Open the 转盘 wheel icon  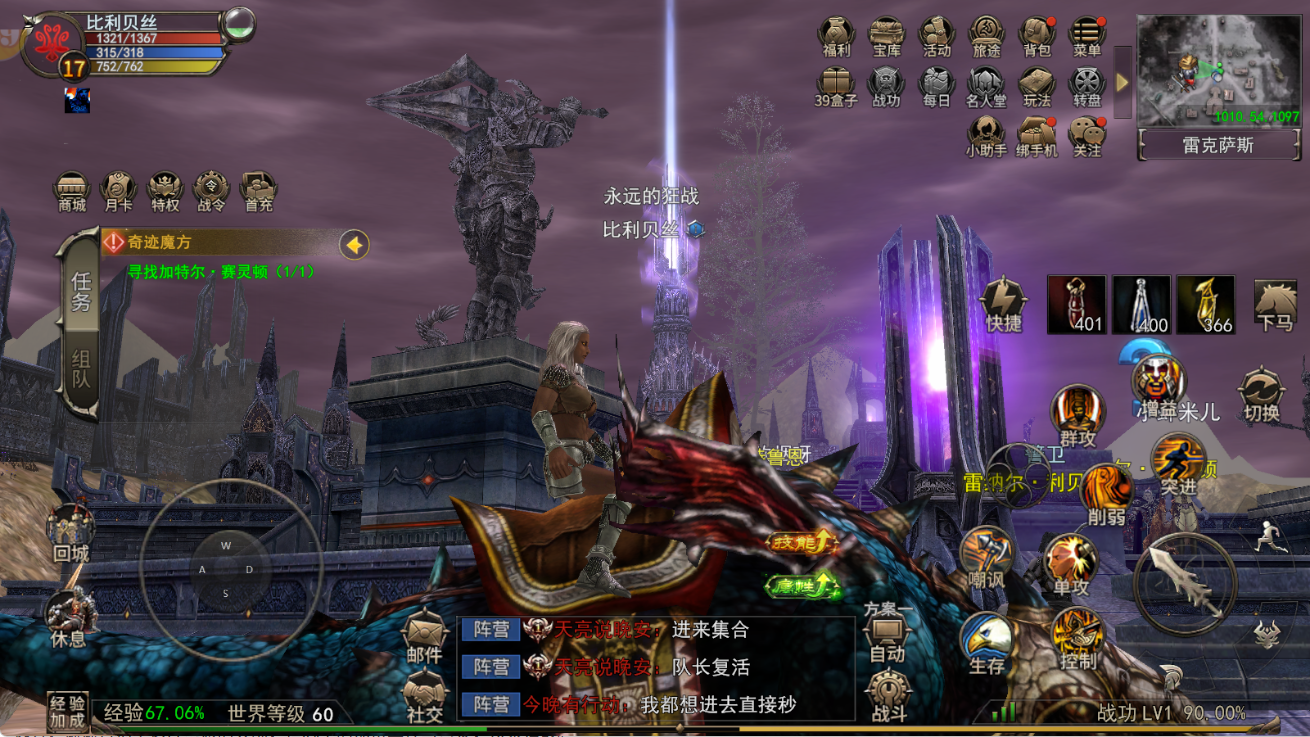[x=1087, y=87]
